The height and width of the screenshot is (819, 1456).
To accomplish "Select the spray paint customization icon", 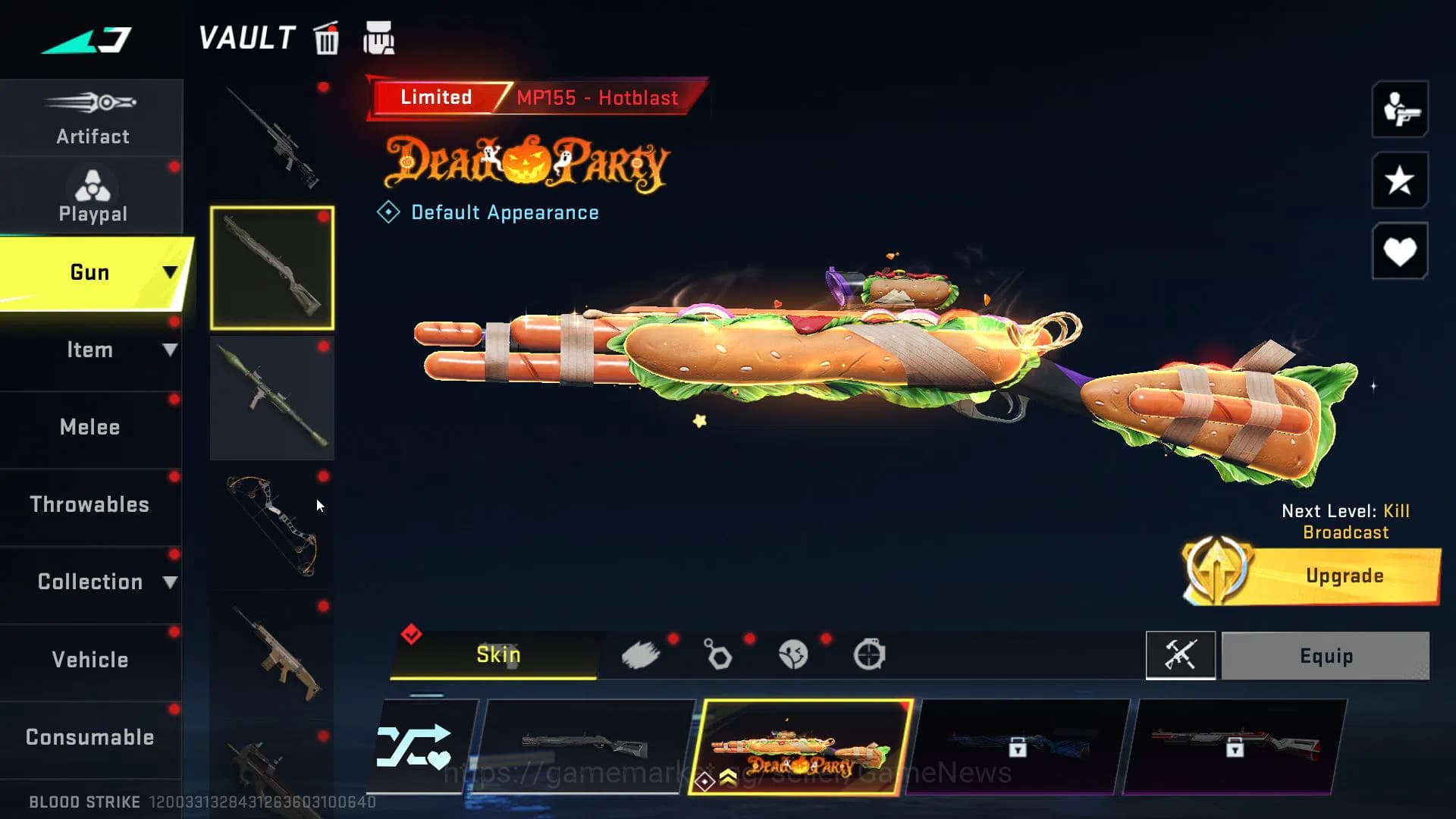I will tap(642, 654).
